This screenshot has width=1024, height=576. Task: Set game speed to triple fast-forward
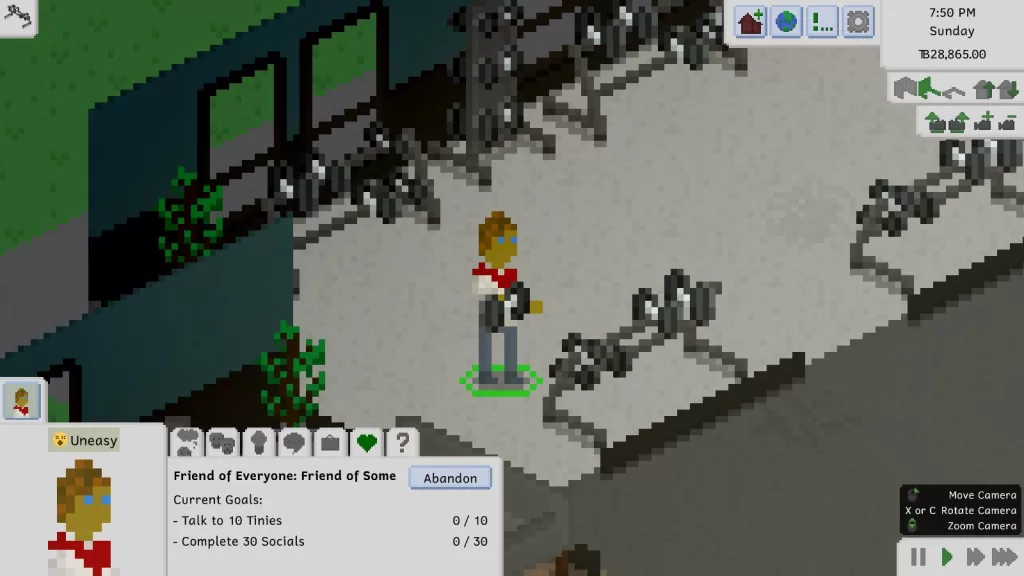[1004, 557]
